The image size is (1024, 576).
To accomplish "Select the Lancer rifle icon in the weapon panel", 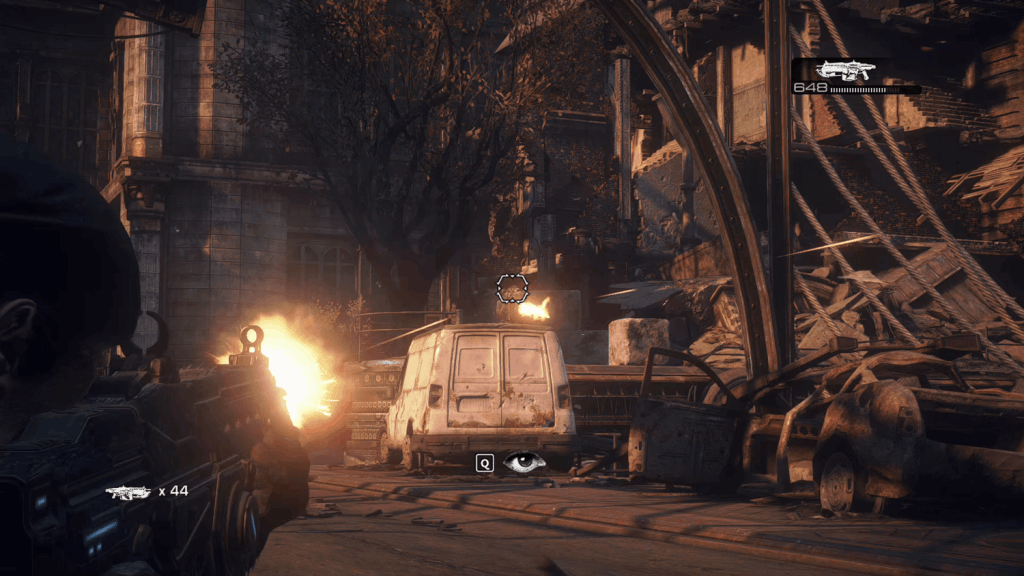I will click(845, 69).
